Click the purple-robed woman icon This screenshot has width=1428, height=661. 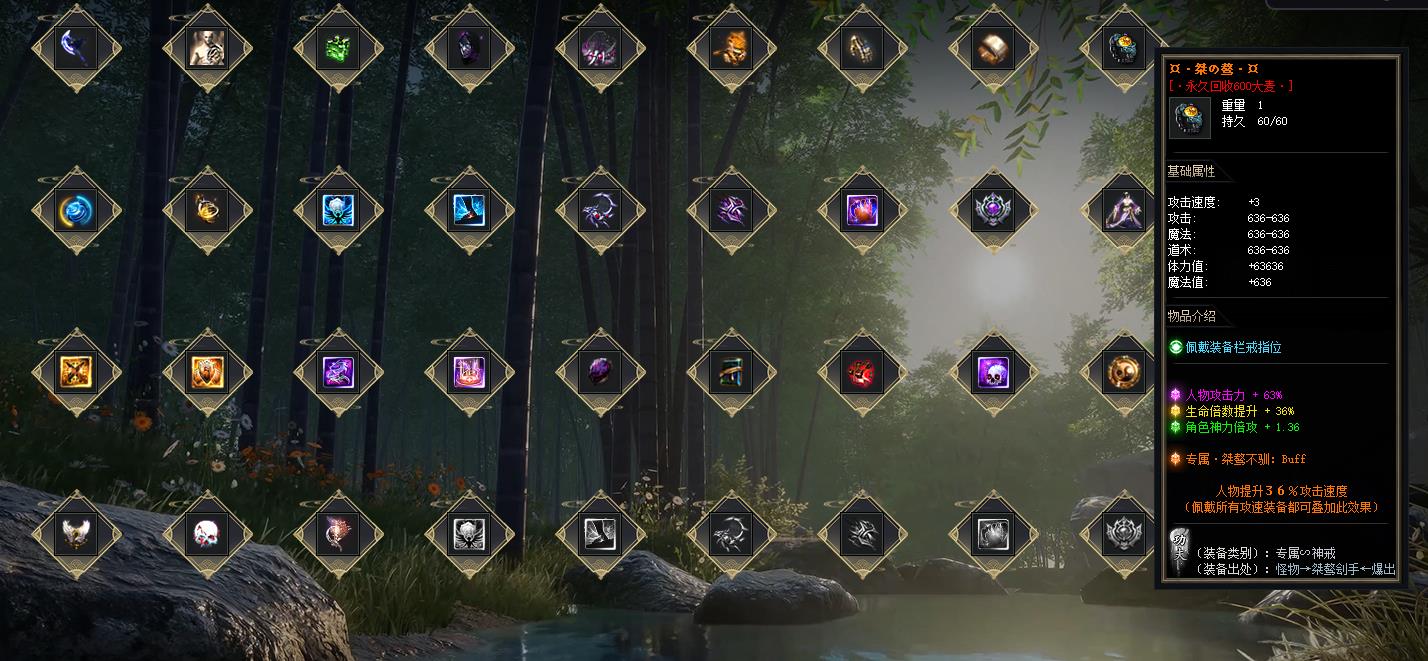pos(1124,210)
